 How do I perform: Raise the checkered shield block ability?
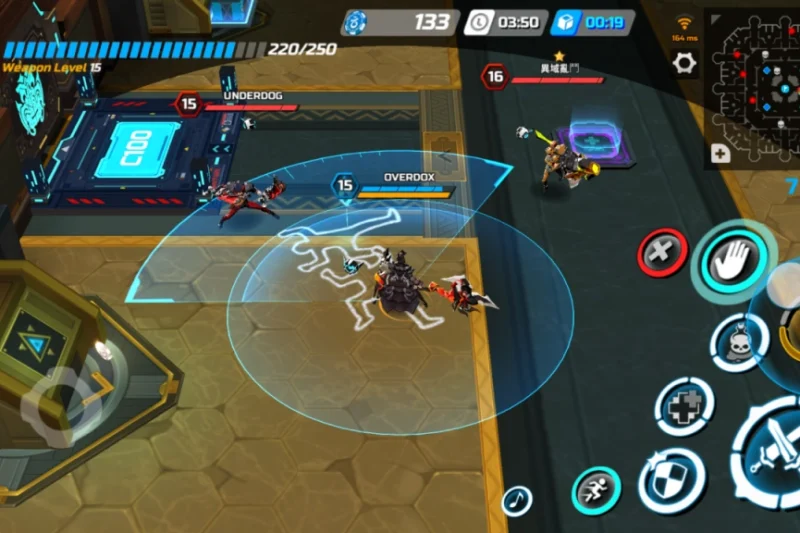(x=671, y=479)
